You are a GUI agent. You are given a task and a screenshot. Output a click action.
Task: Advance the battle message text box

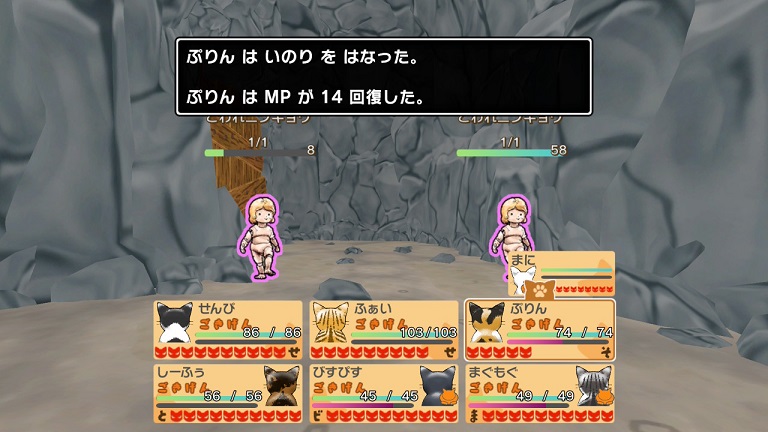(x=384, y=76)
